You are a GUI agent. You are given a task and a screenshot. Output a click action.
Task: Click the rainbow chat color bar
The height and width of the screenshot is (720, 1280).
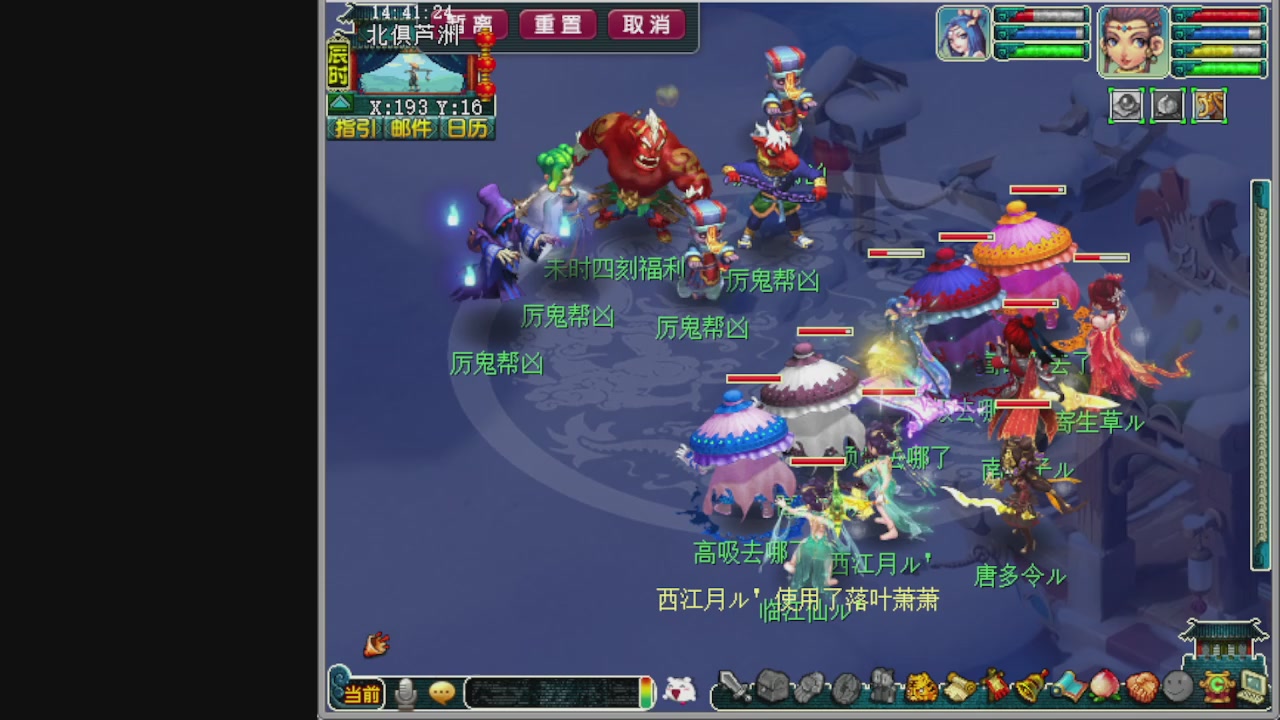pos(646,690)
